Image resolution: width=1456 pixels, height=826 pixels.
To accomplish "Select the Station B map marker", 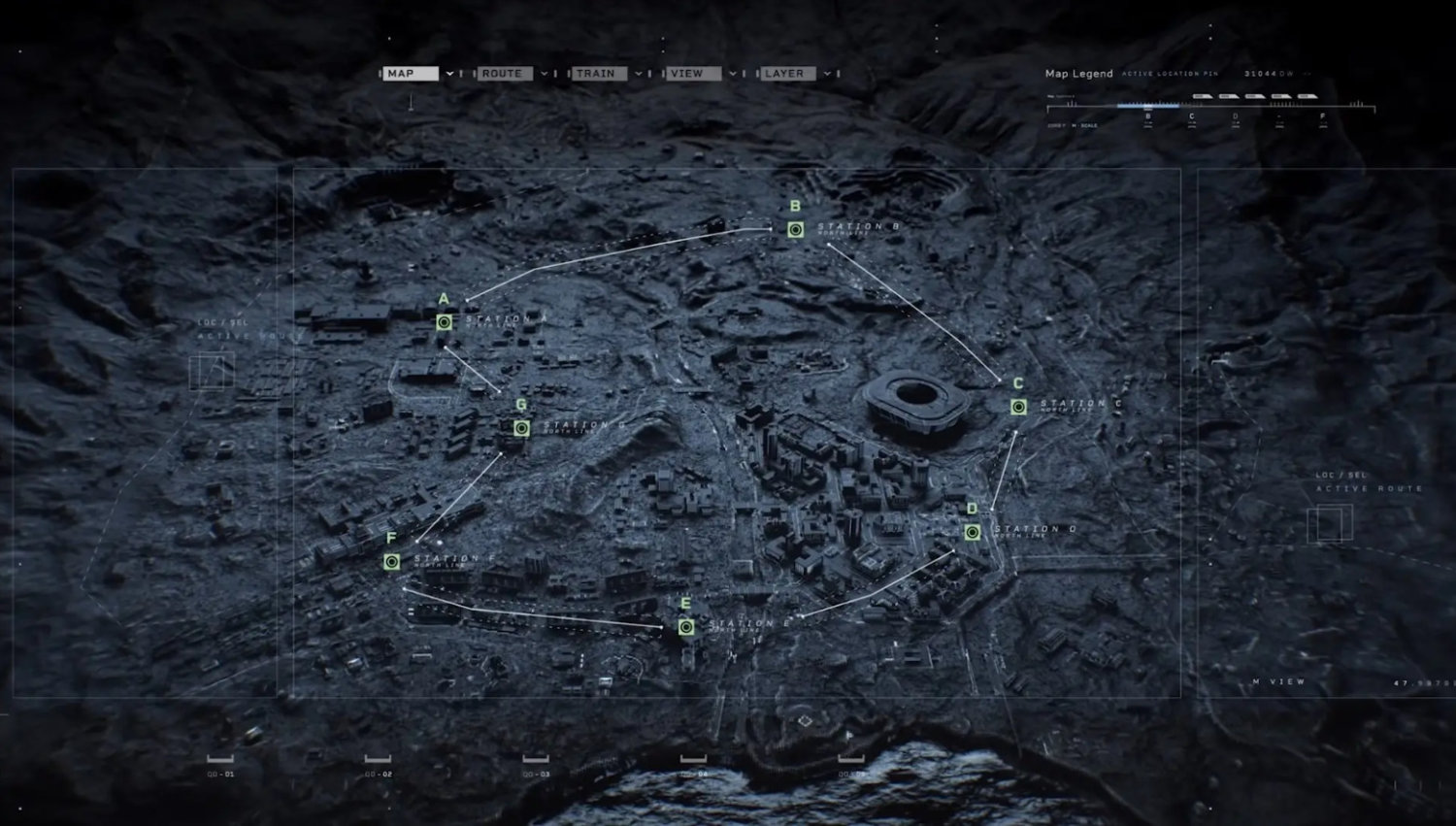I will tap(796, 229).
